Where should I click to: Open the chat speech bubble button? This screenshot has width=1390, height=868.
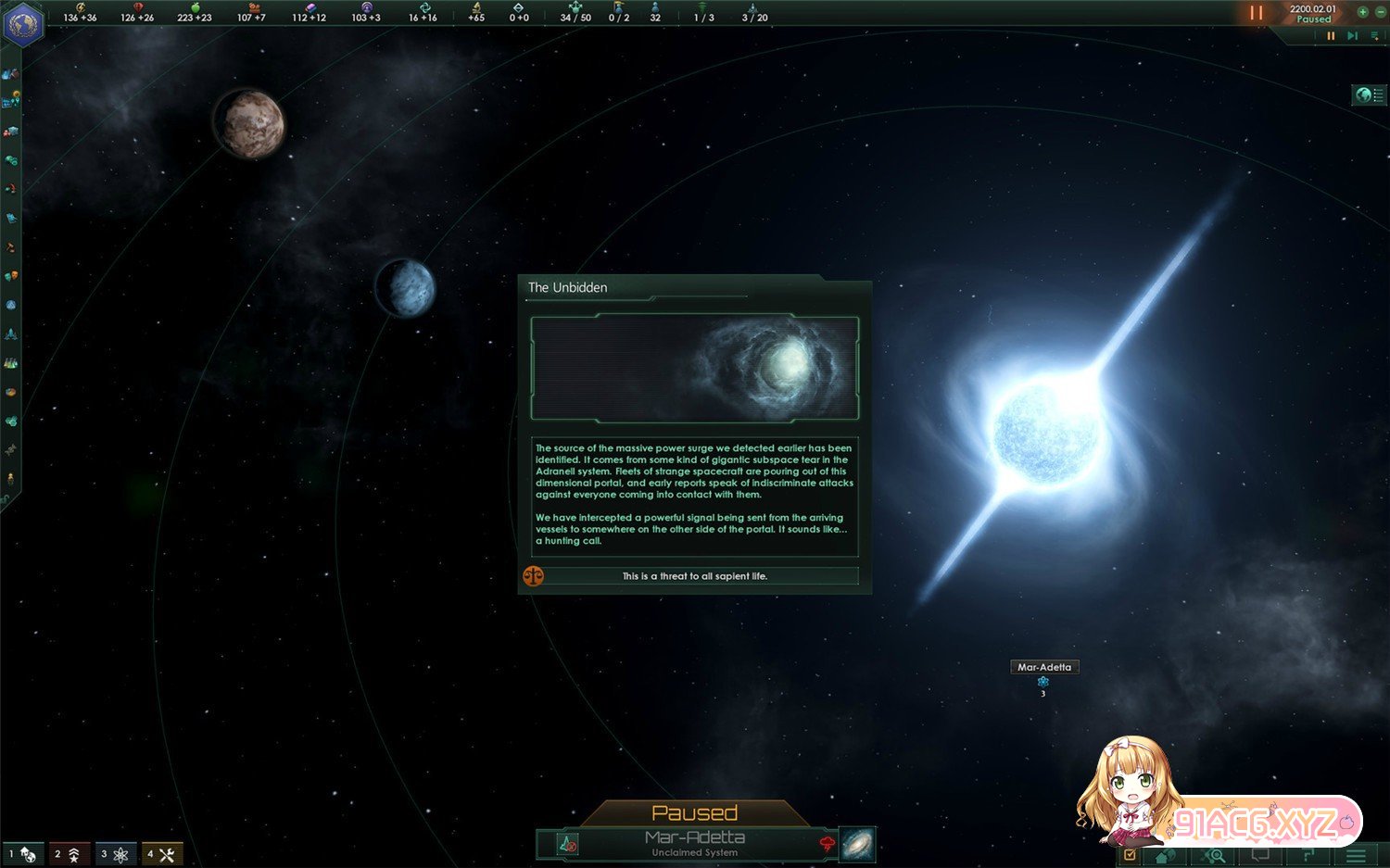click(1260, 856)
